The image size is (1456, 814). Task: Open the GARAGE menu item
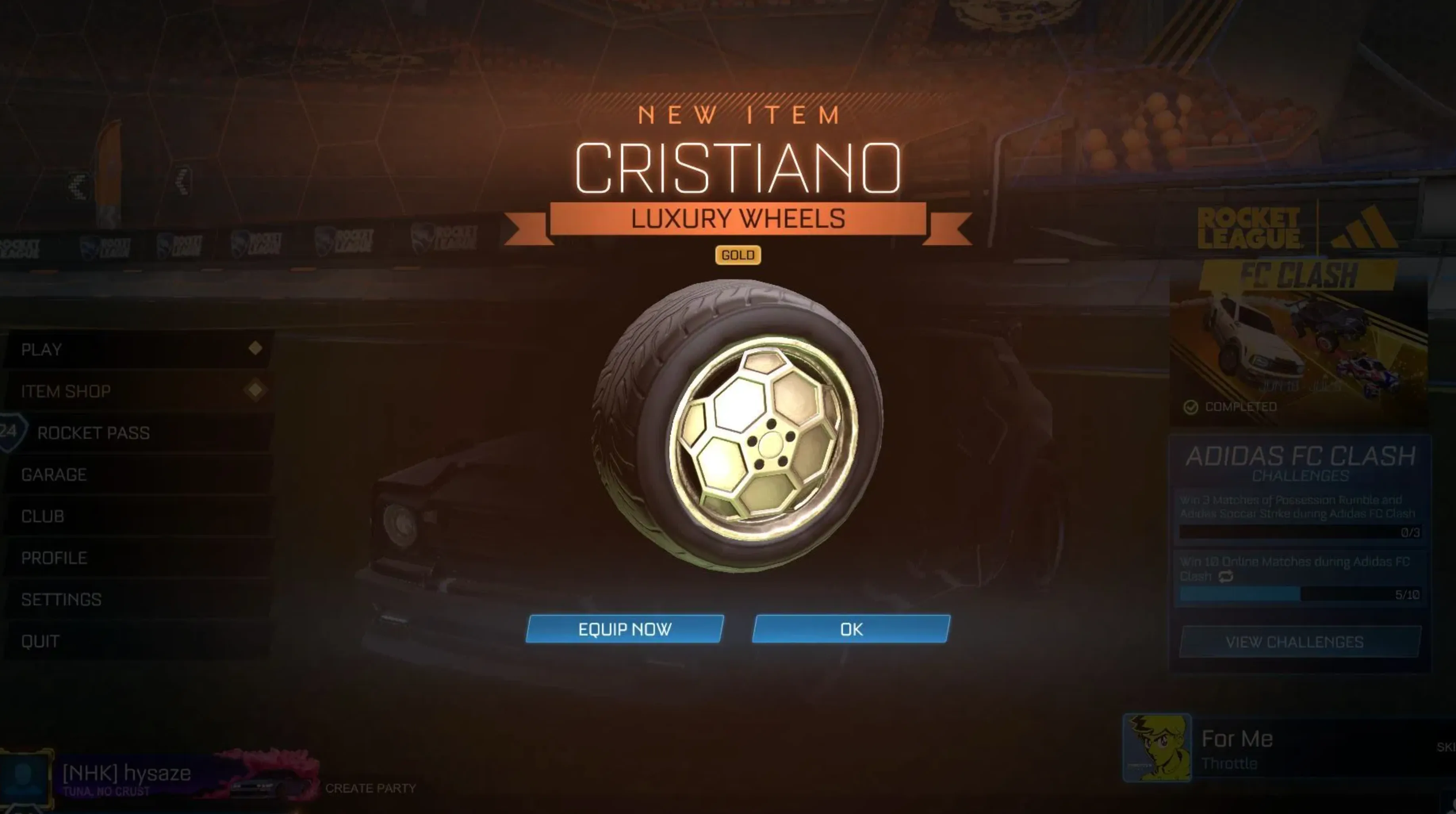pyautogui.click(x=54, y=474)
